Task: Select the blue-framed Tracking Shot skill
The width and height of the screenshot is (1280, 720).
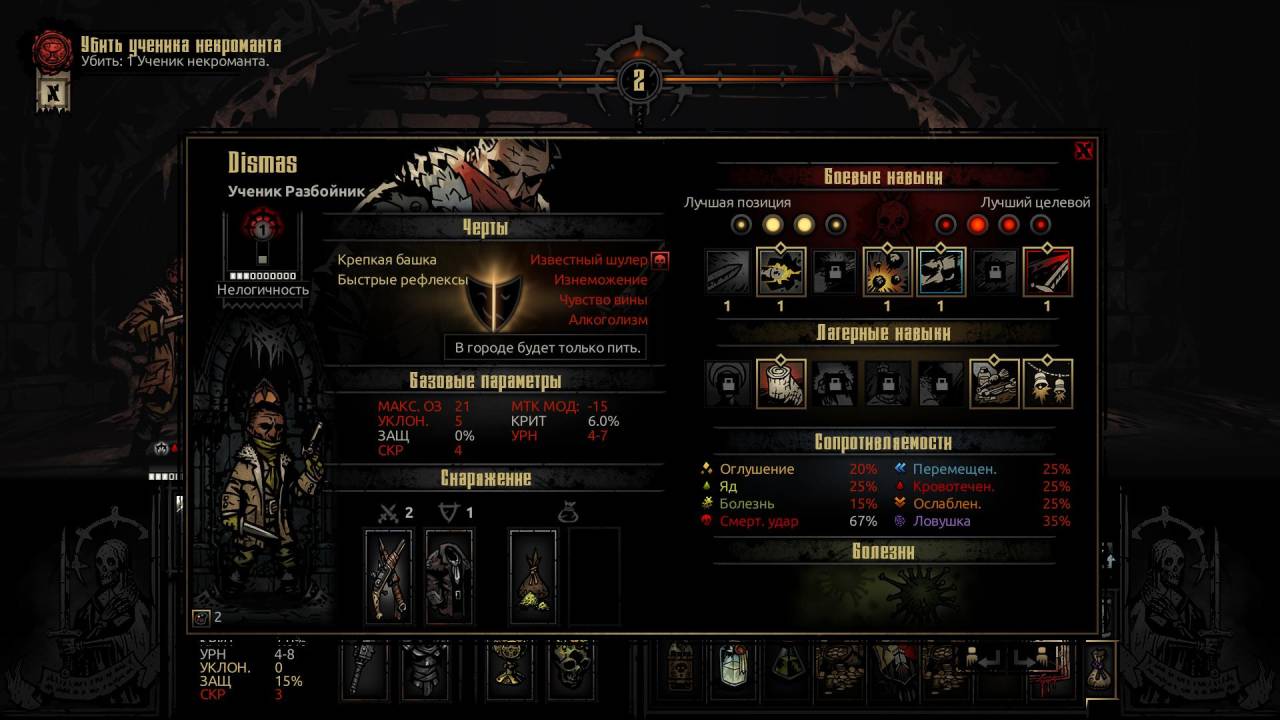Action: 941,272
